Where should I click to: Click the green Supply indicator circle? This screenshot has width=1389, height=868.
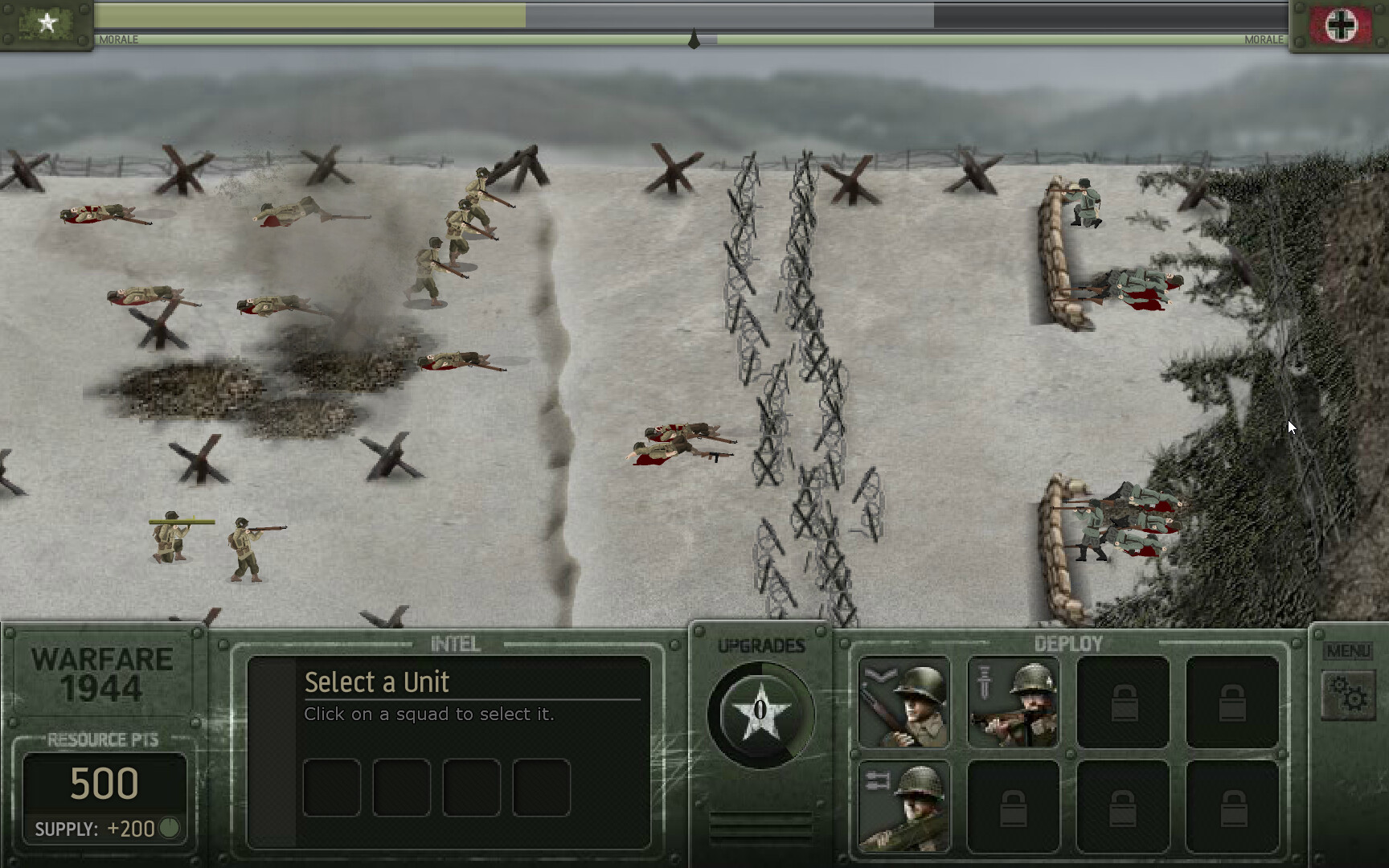click(x=170, y=828)
